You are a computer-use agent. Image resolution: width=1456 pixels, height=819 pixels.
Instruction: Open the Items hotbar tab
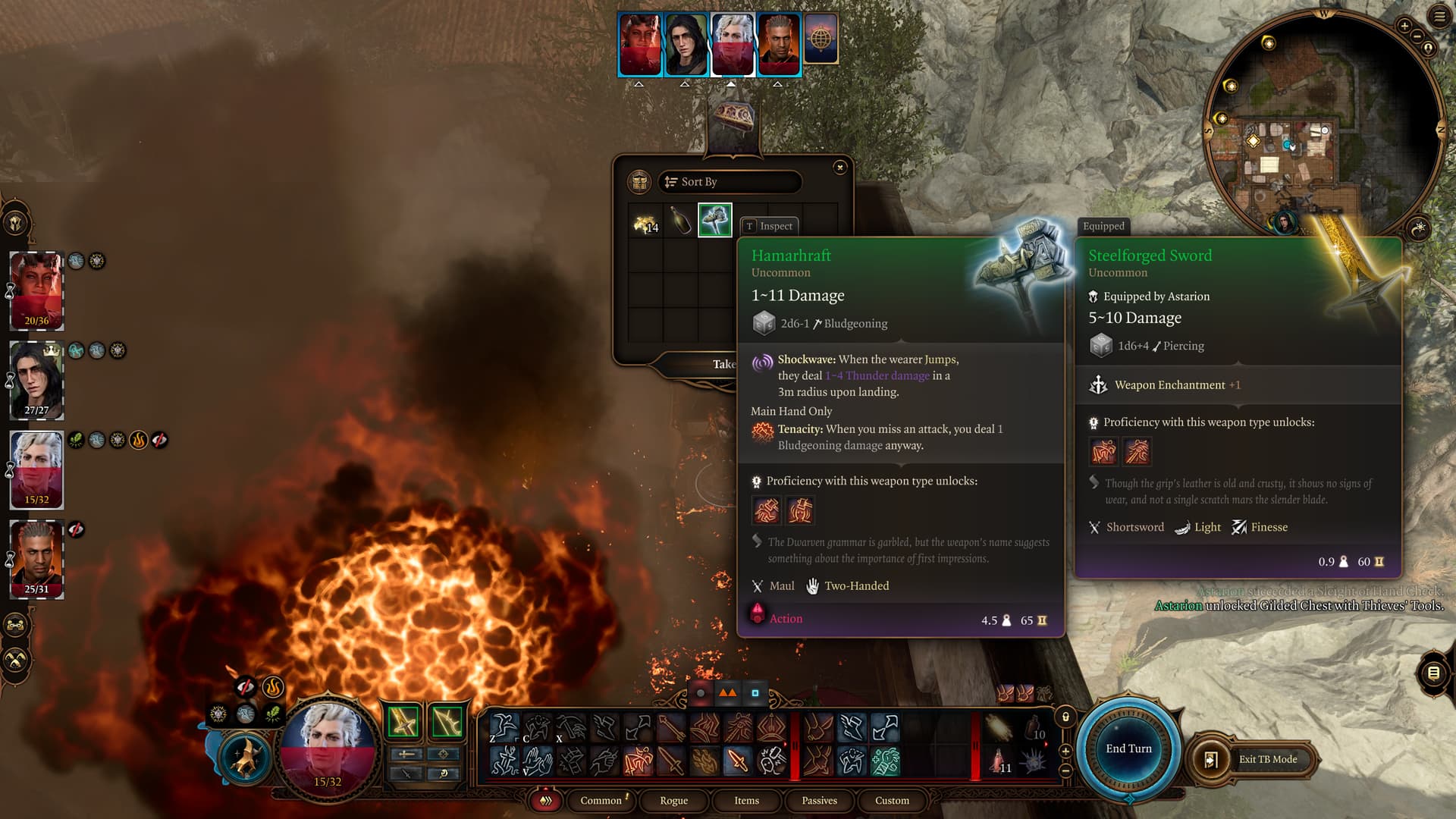(746, 800)
